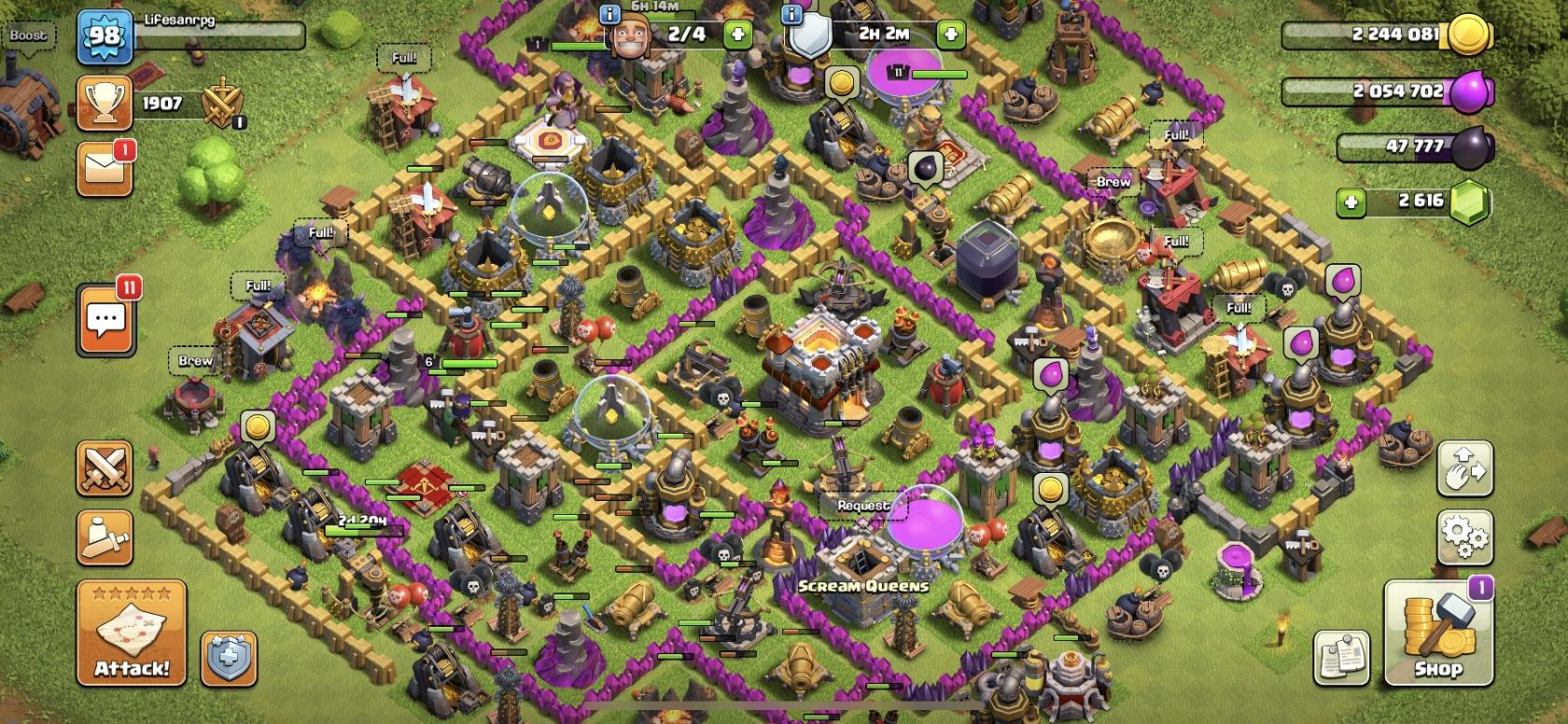This screenshot has height=724, width=1568.
Task: Add a builder with the plus button
Action: click(x=737, y=35)
